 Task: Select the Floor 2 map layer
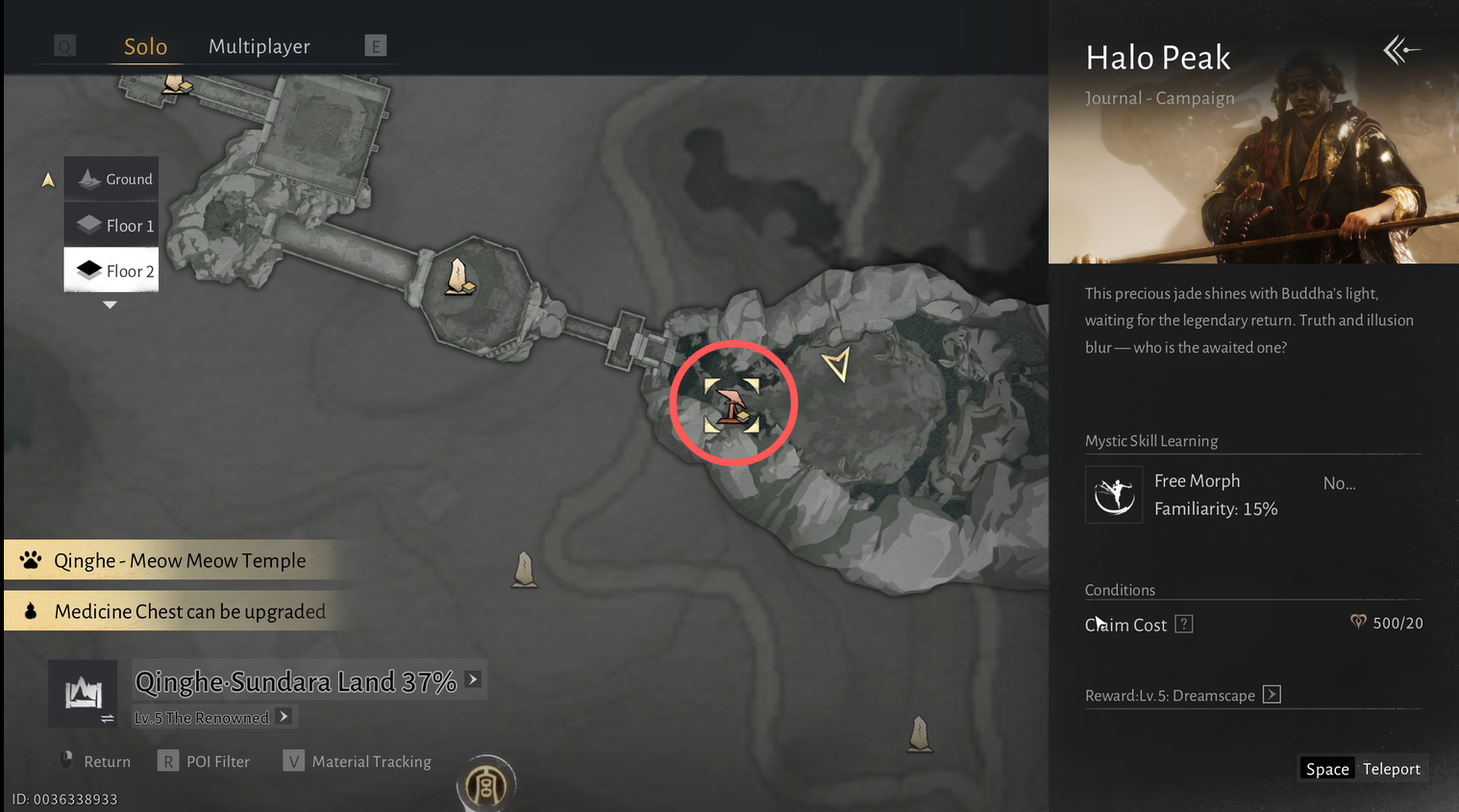[111, 271]
